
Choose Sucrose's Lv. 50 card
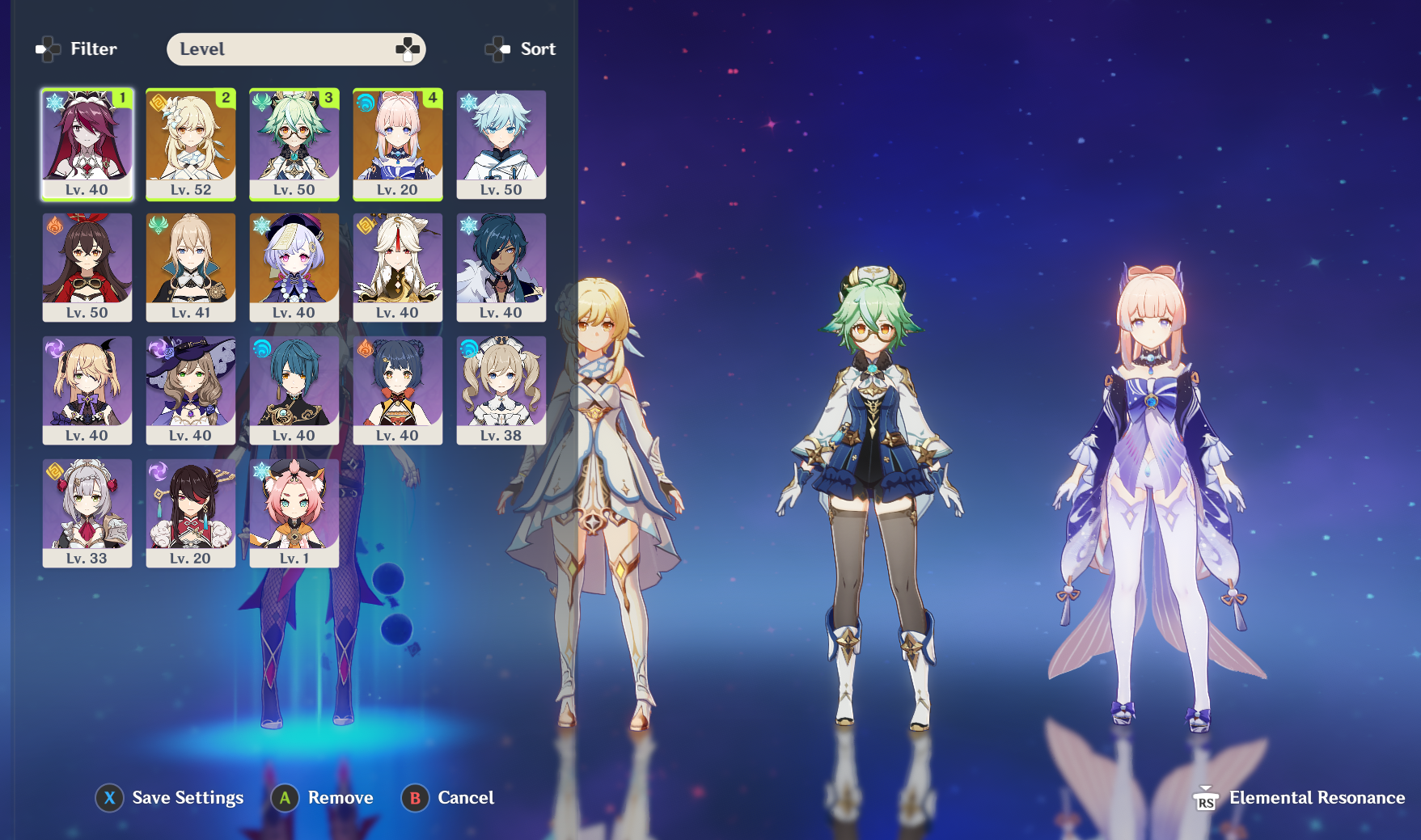(x=294, y=144)
